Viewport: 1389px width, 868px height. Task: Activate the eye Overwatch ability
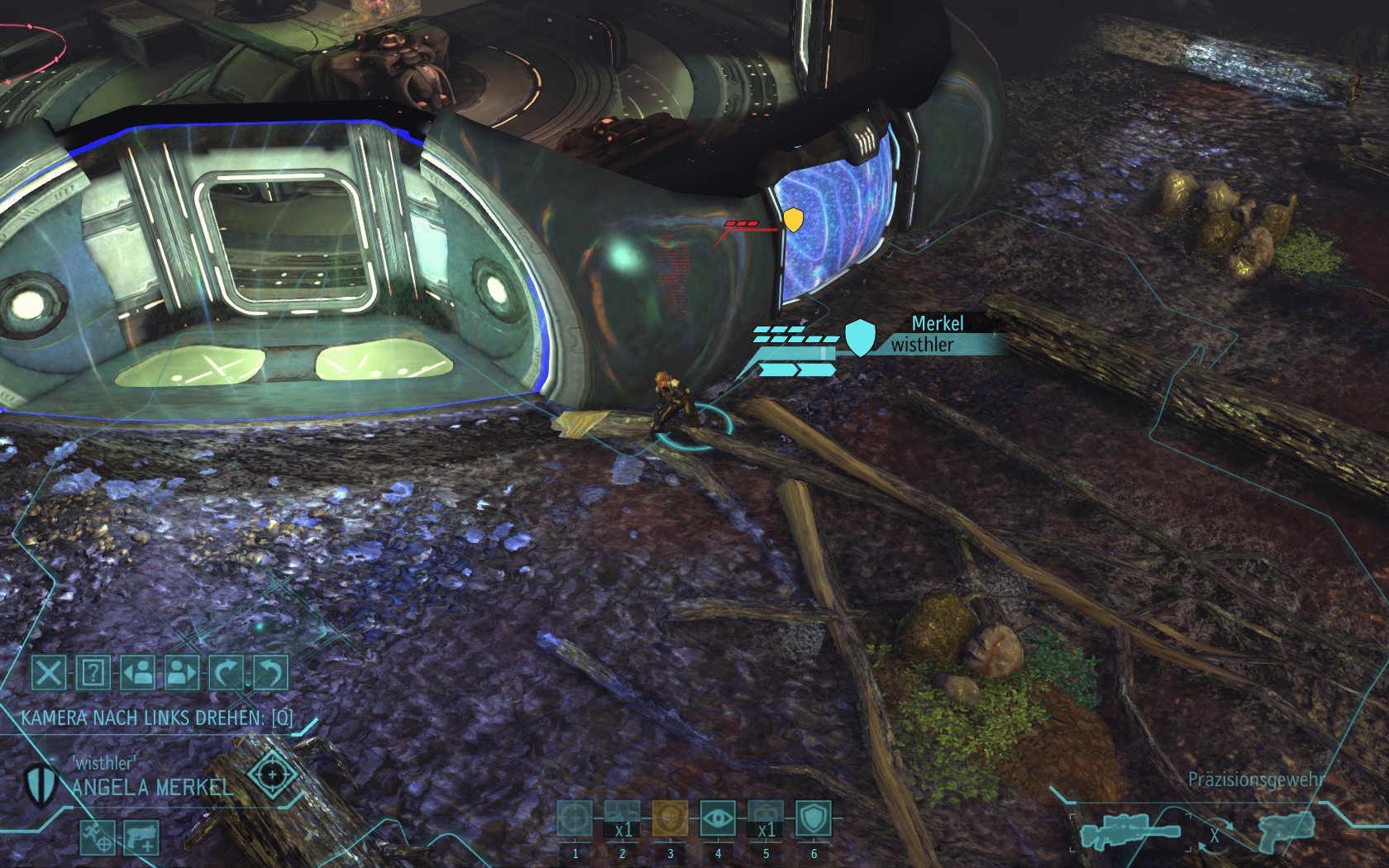[x=718, y=821]
